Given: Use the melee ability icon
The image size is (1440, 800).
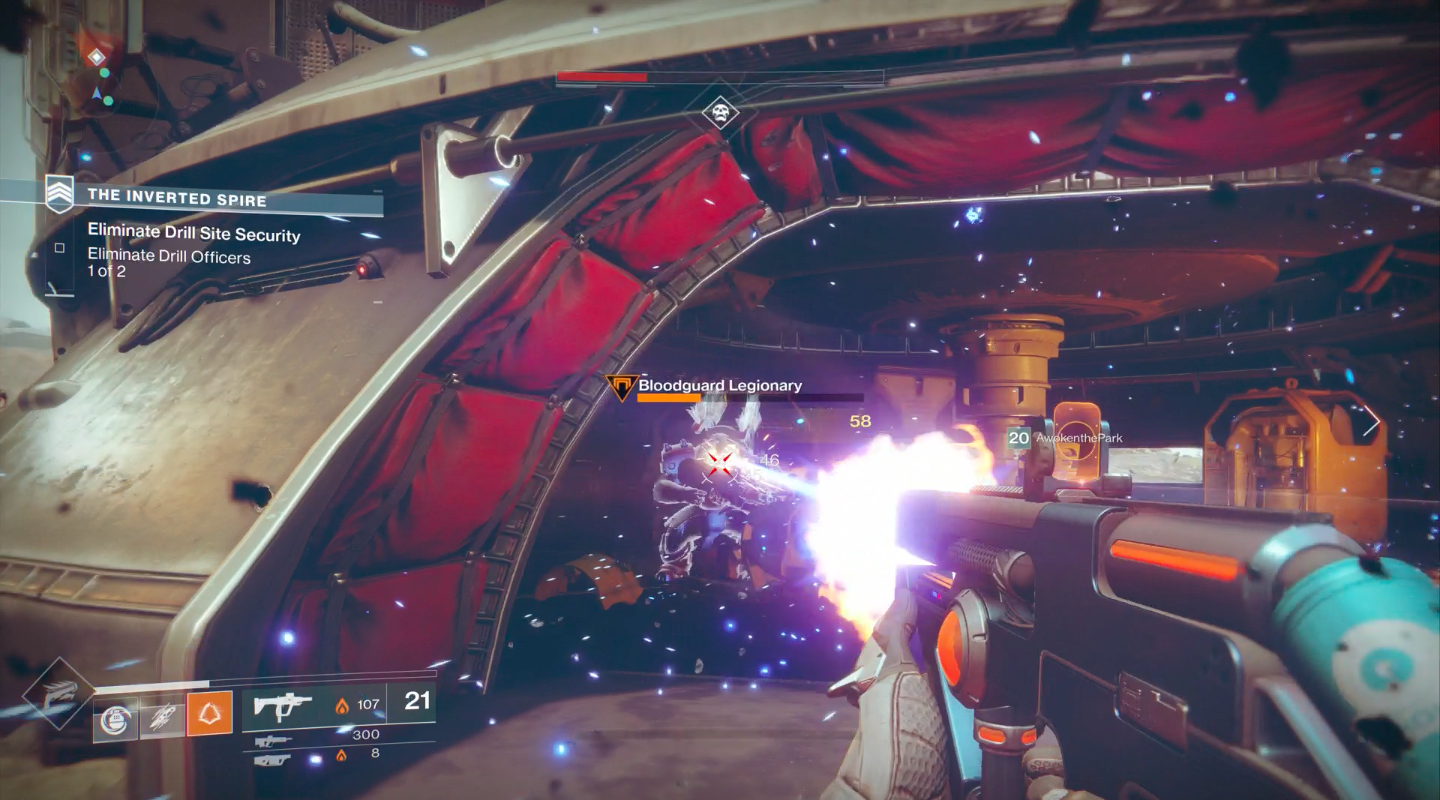Looking at the screenshot, I should coord(163,716).
